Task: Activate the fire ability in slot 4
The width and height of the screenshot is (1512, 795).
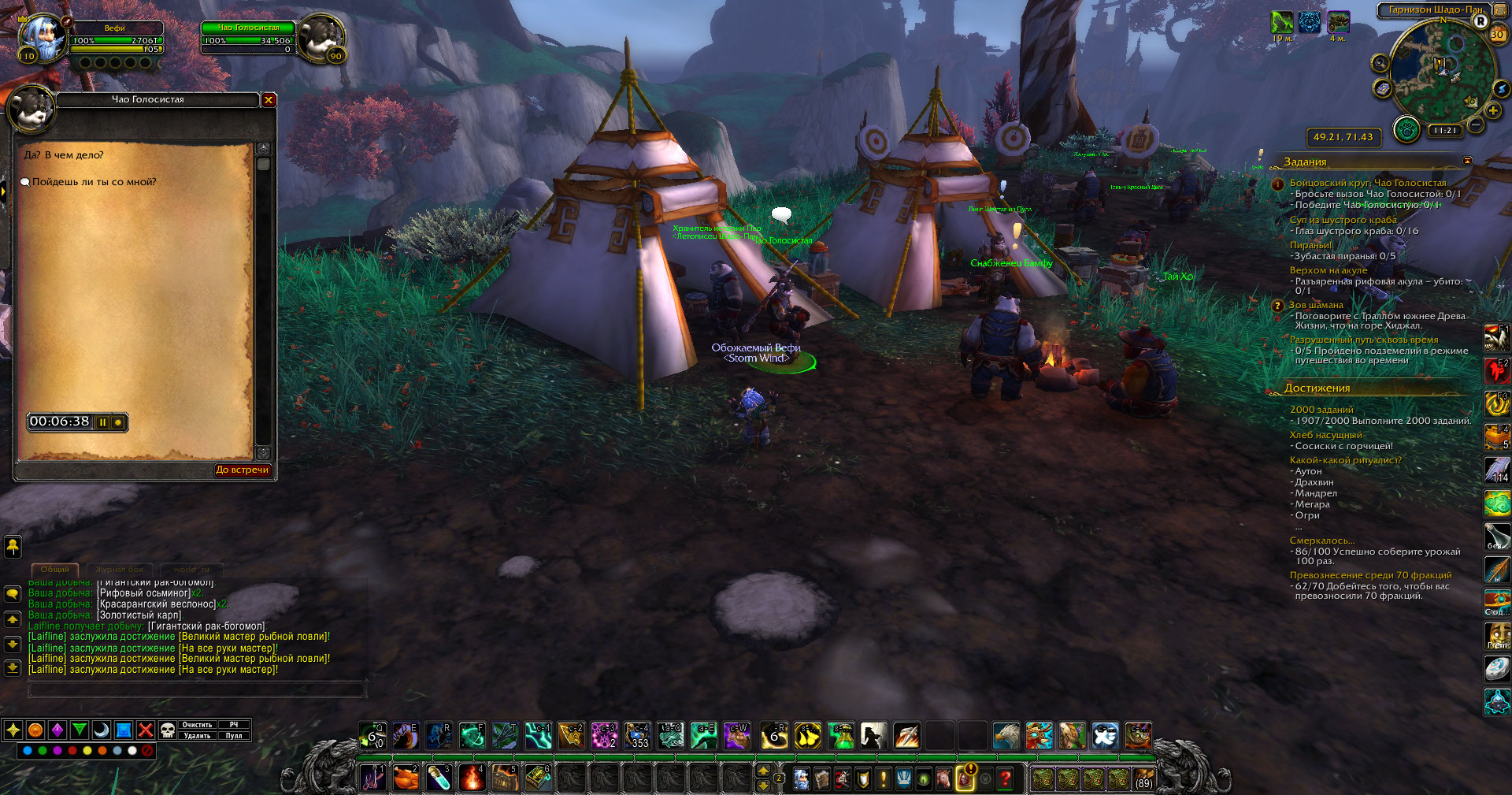Action: click(472, 778)
